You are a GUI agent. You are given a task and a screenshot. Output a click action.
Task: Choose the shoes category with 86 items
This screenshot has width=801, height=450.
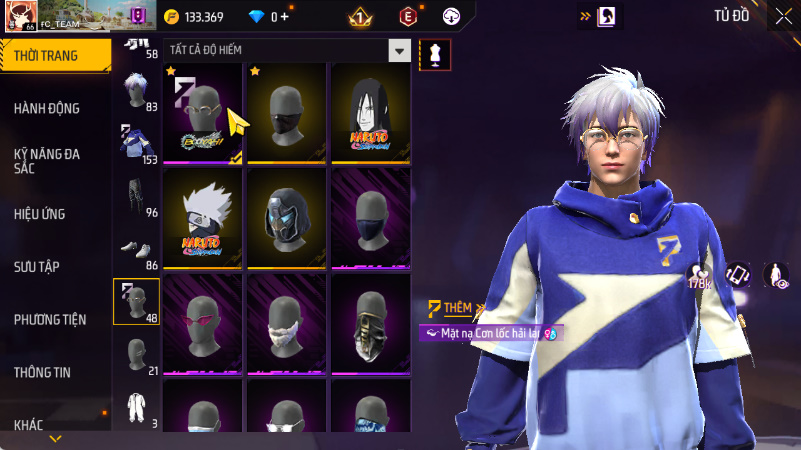(138, 252)
